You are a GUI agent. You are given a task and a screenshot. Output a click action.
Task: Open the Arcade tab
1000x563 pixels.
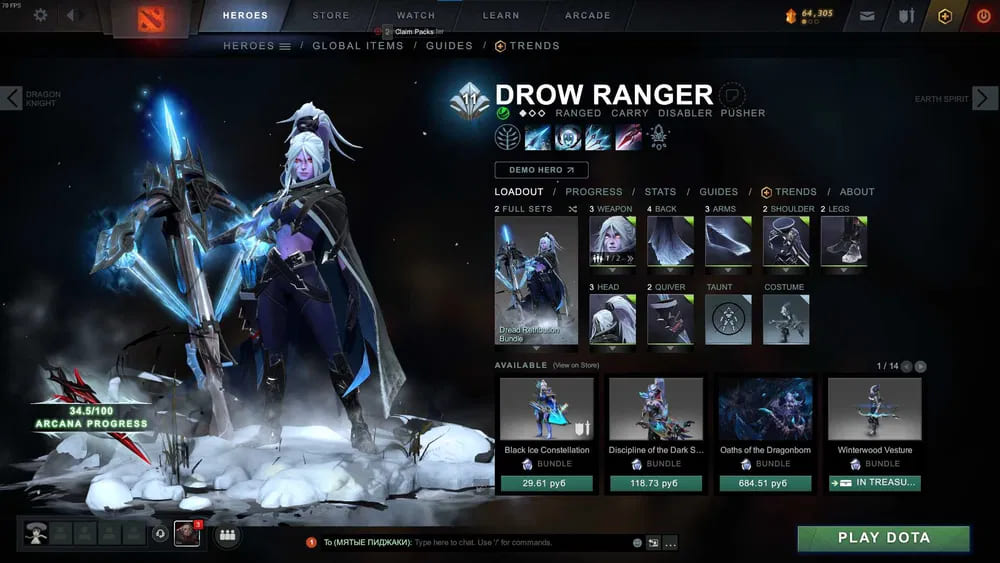587,15
